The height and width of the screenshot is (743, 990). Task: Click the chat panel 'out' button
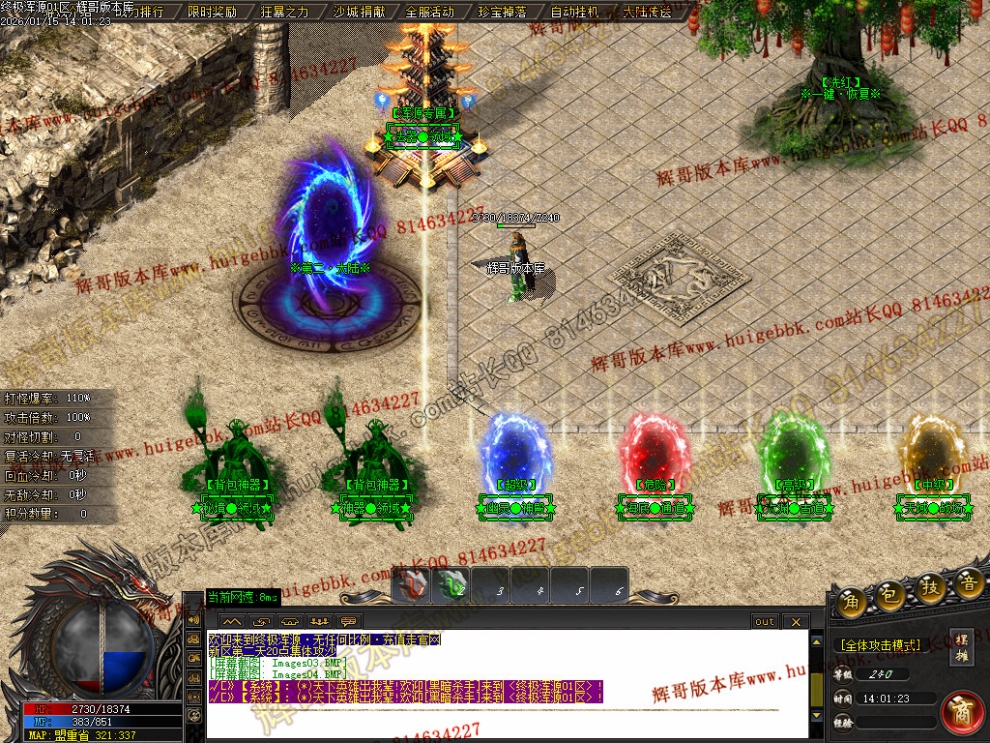(x=764, y=621)
